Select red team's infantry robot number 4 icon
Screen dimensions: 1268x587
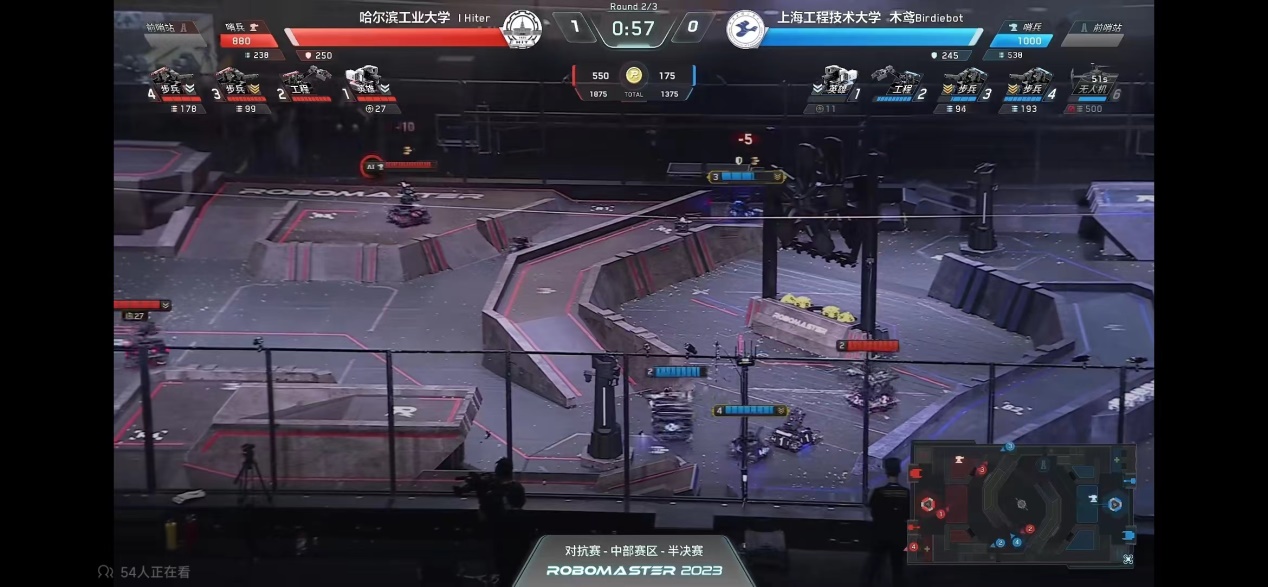(170, 80)
